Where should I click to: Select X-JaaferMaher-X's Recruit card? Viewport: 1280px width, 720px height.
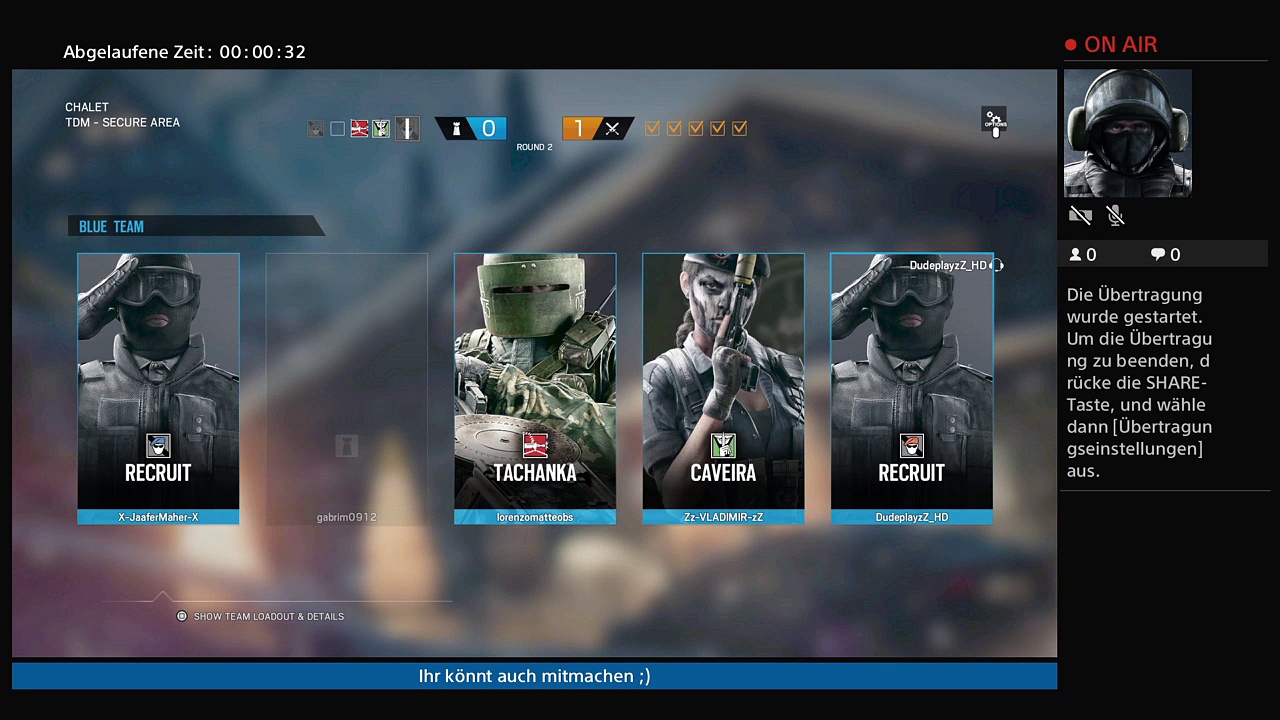pyautogui.click(x=158, y=388)
